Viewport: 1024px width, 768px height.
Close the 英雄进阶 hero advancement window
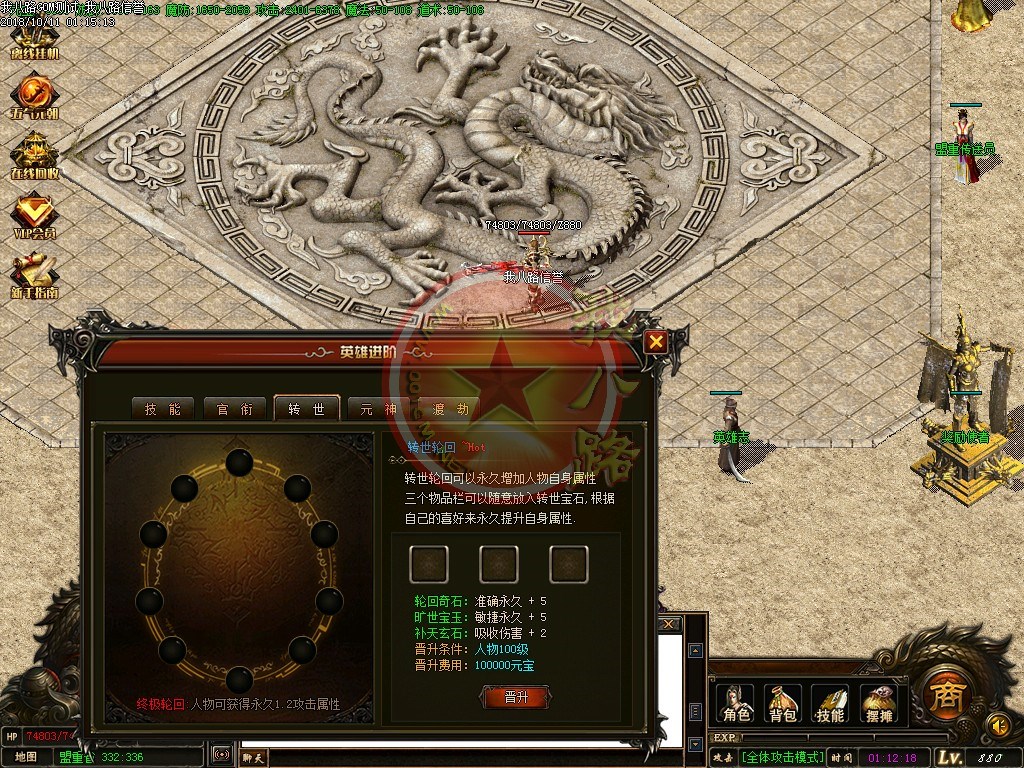656,342
